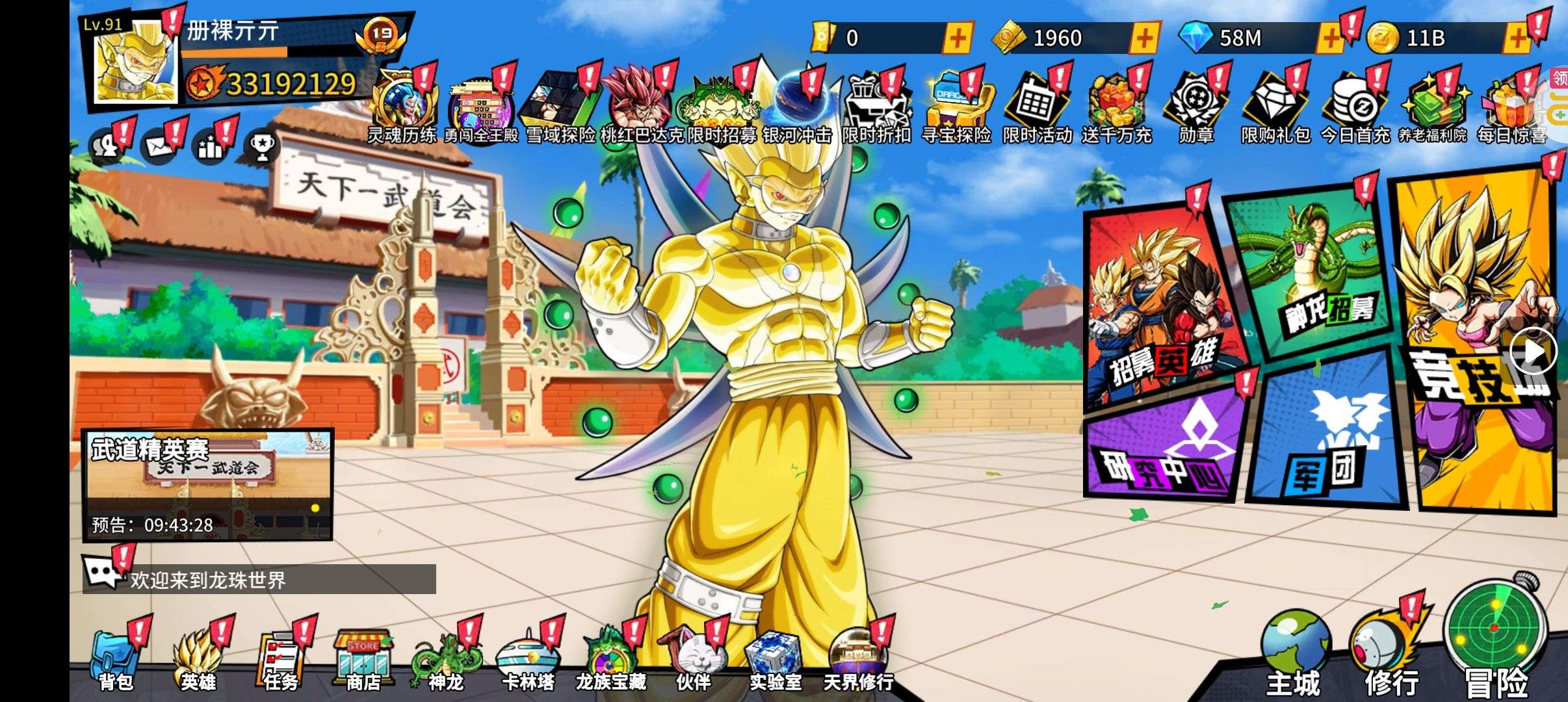Open the 任务 quest list
The height and width of the screenshot is (702, 1568).
point(281,660)
